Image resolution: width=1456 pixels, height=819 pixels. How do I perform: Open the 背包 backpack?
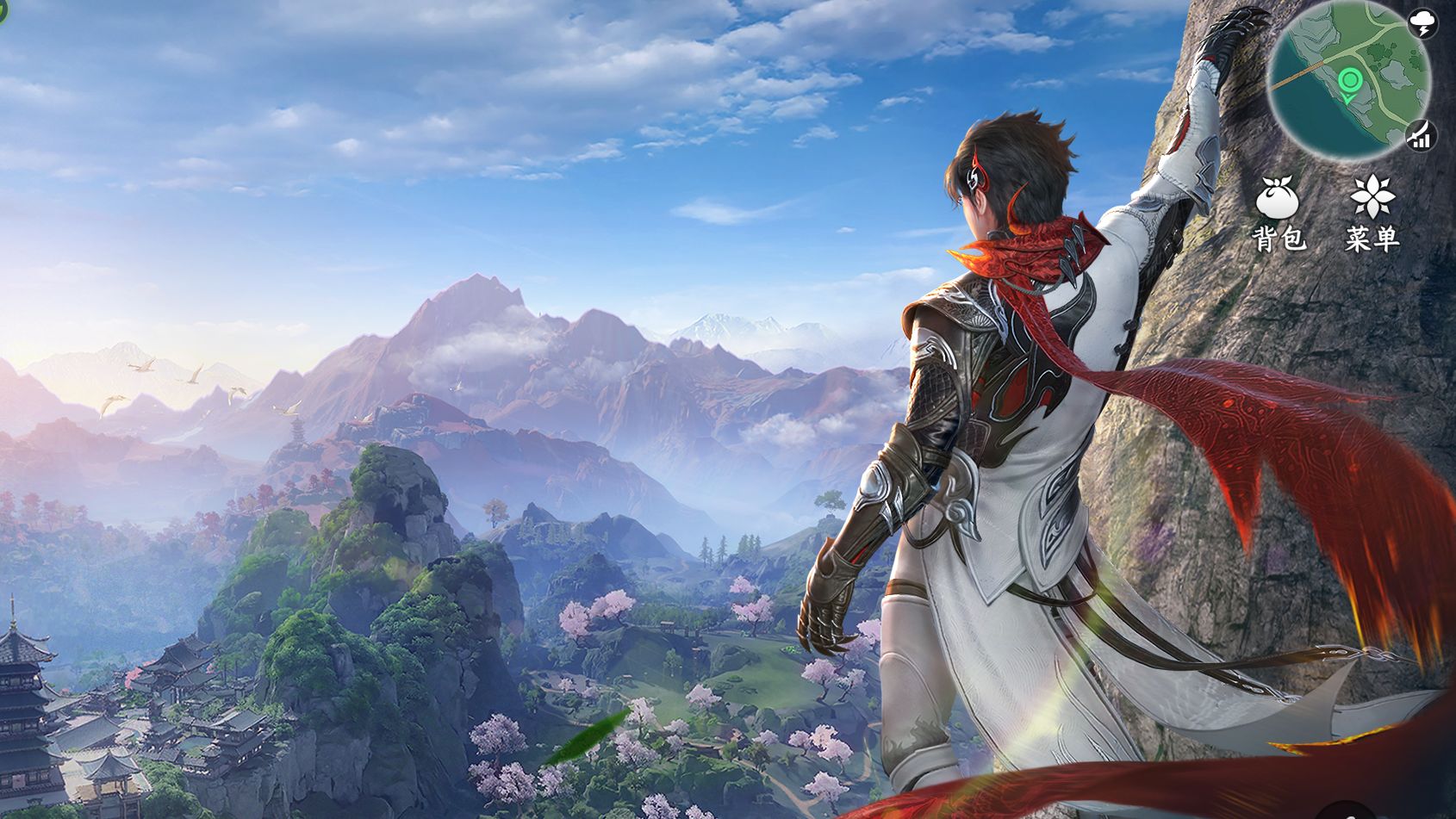click(x=1279, y=212)
